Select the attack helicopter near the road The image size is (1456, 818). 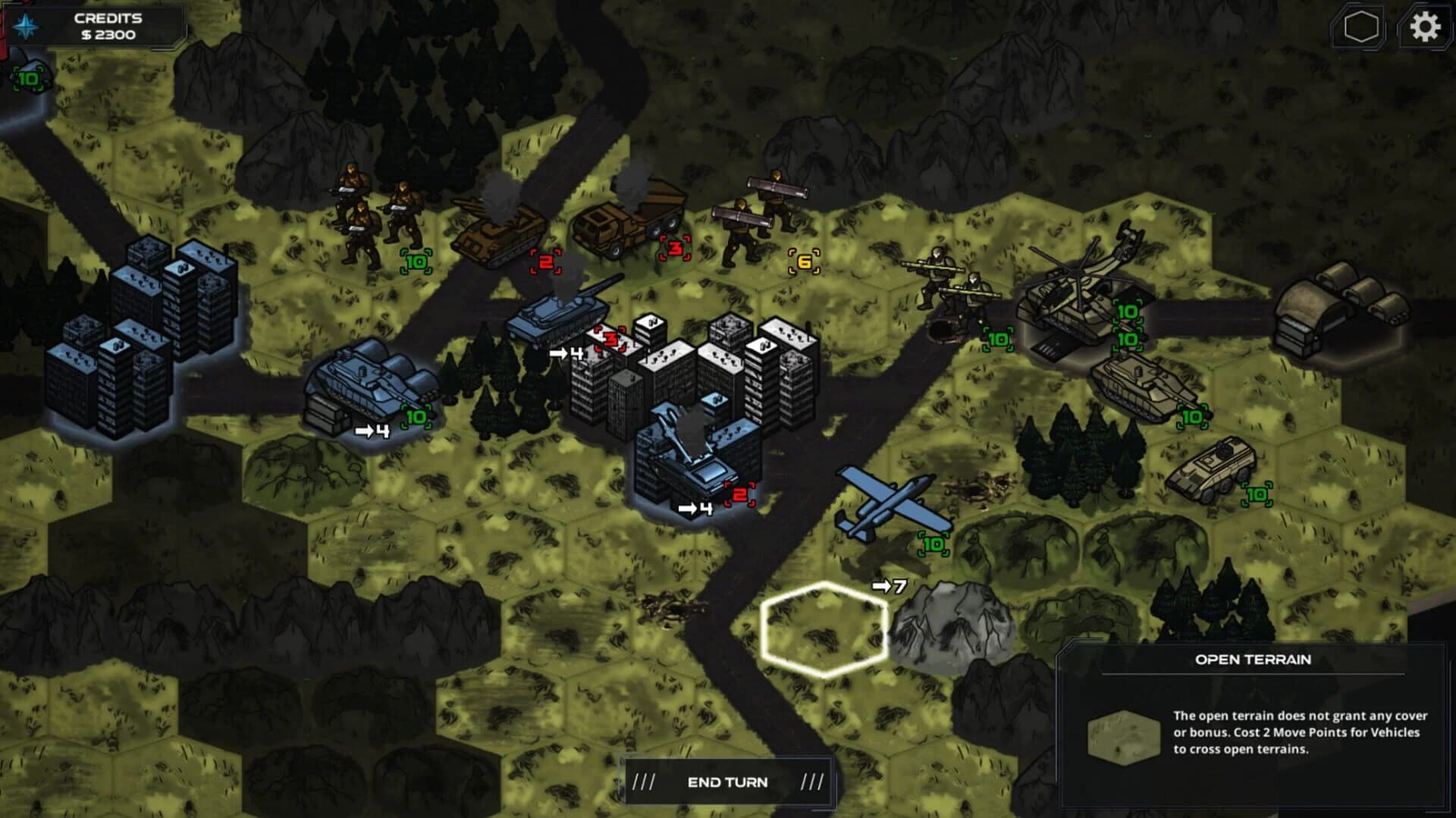coord(1084,296)
